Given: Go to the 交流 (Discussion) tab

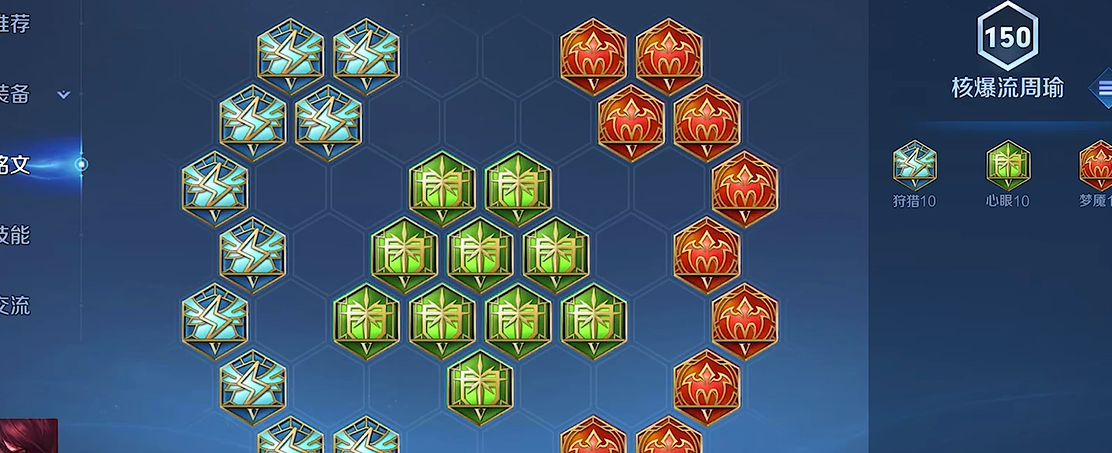Looking at the screenshot, I should (x=15, y=305).
